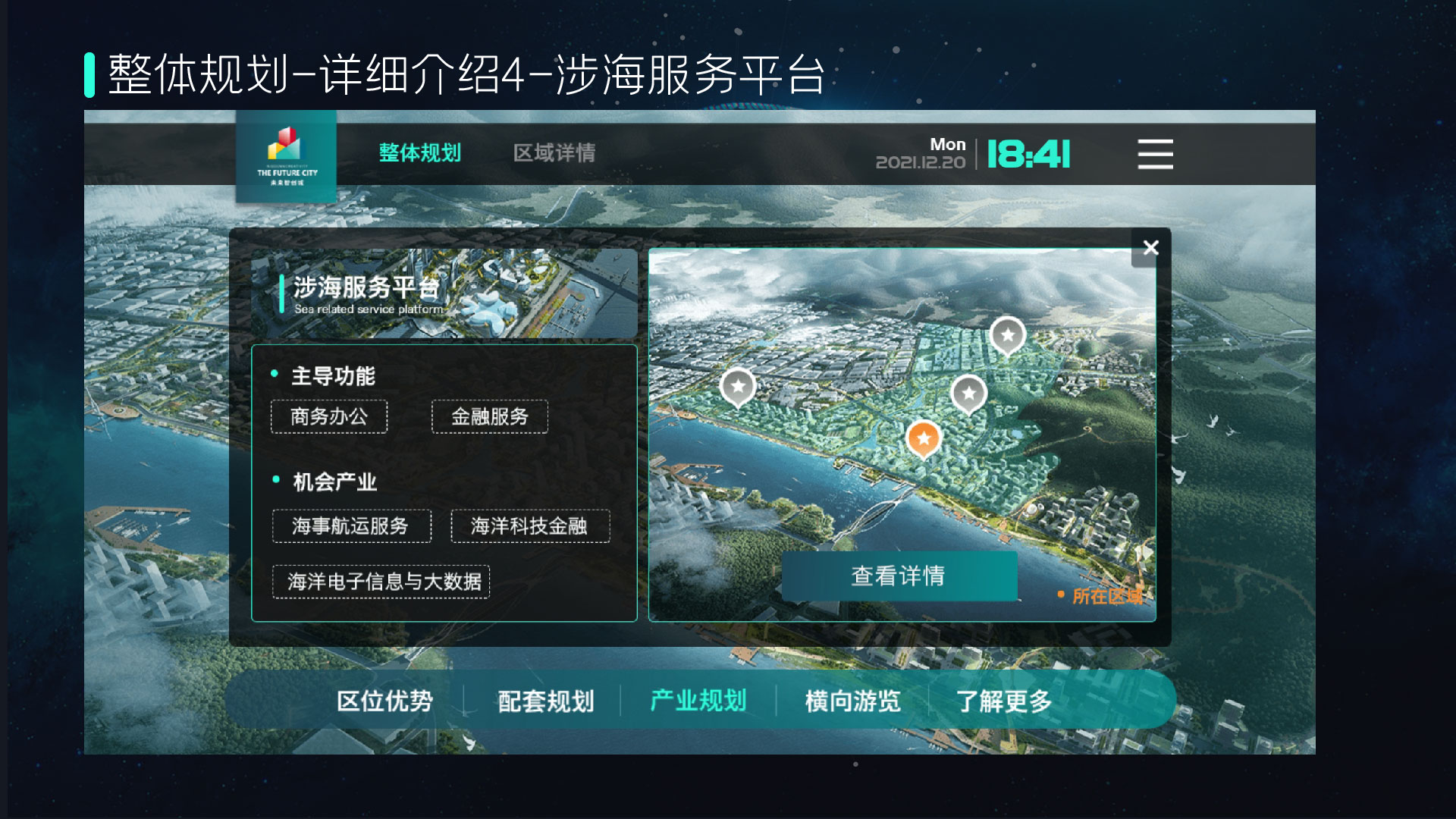Image resolution: width=1456 pixels, height=819 pixels.
Task: Select 了解更多 in the bottom bar
Action: tap(1005, 701)
